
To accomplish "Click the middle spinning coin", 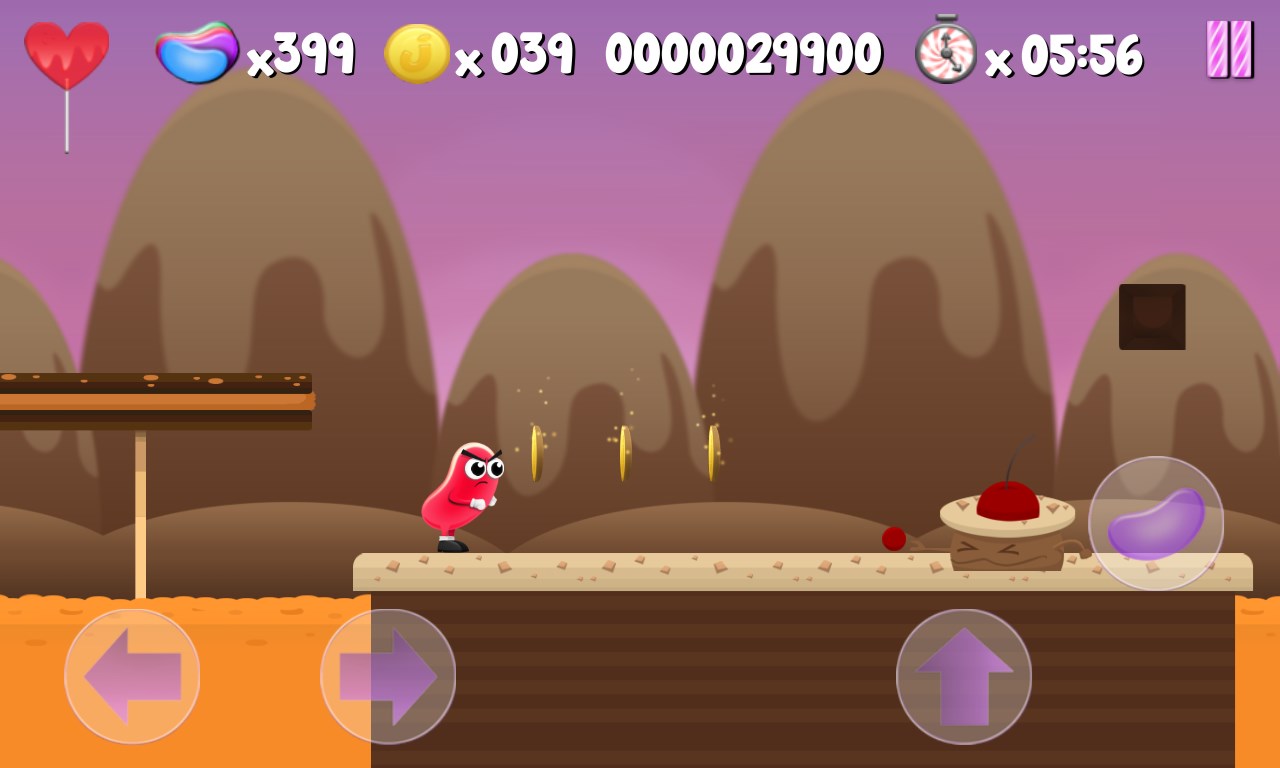I will click(x=626, y=452).
